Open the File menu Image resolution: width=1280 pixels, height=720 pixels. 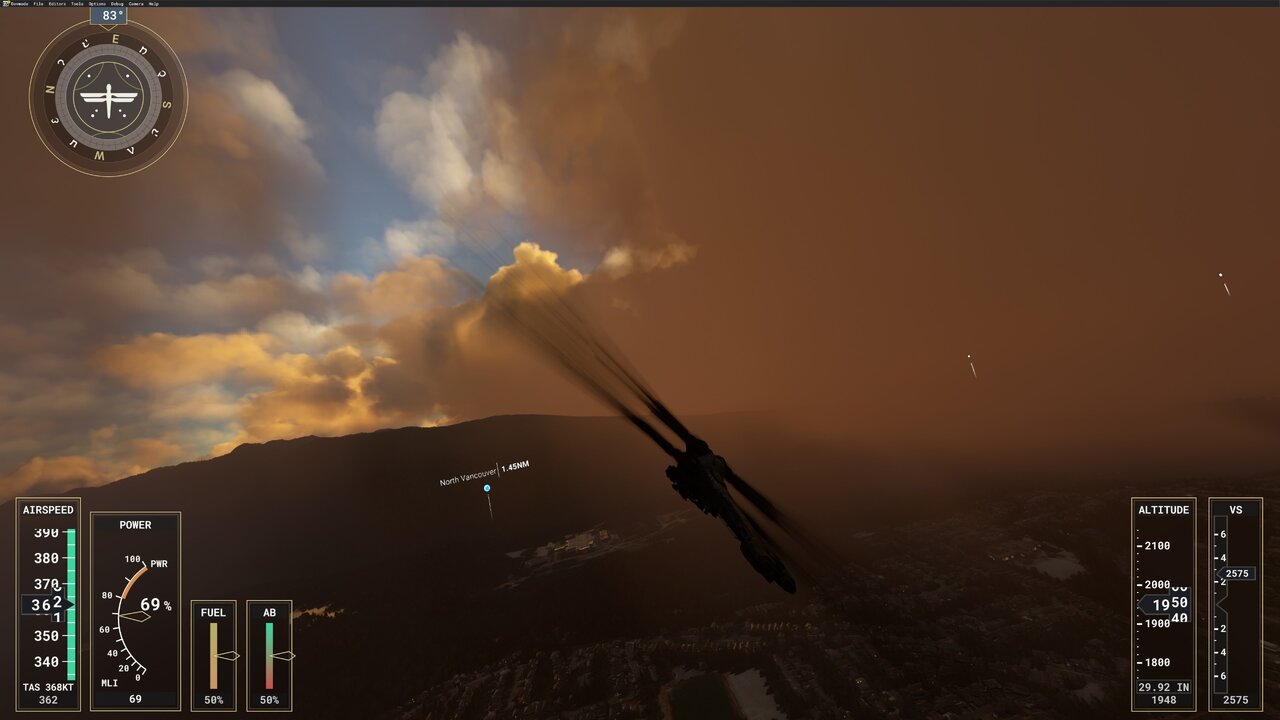[38, 4]
